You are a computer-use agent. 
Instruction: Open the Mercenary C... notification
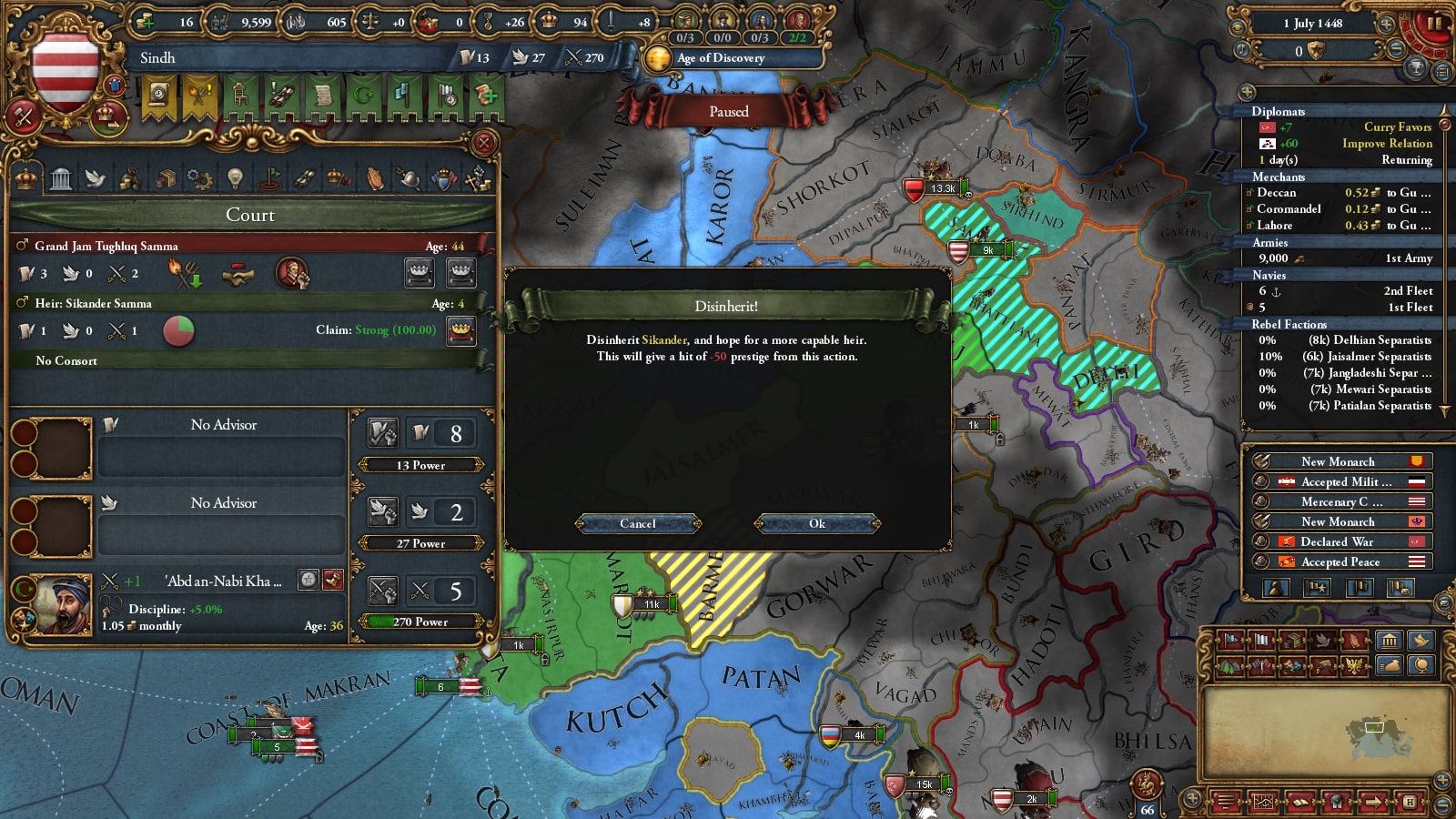(1341, 501)
